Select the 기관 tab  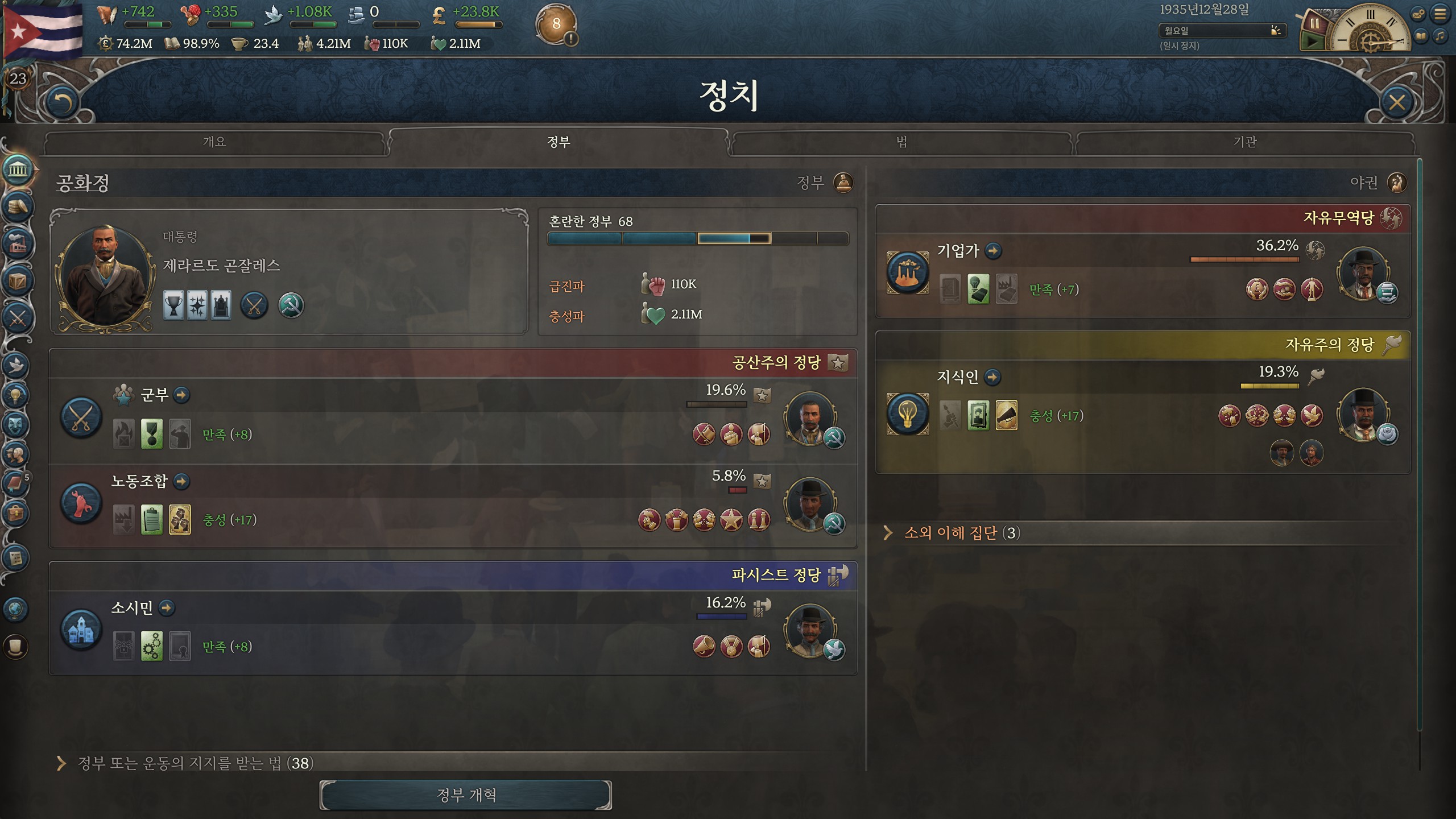(x=1244, y=142)
